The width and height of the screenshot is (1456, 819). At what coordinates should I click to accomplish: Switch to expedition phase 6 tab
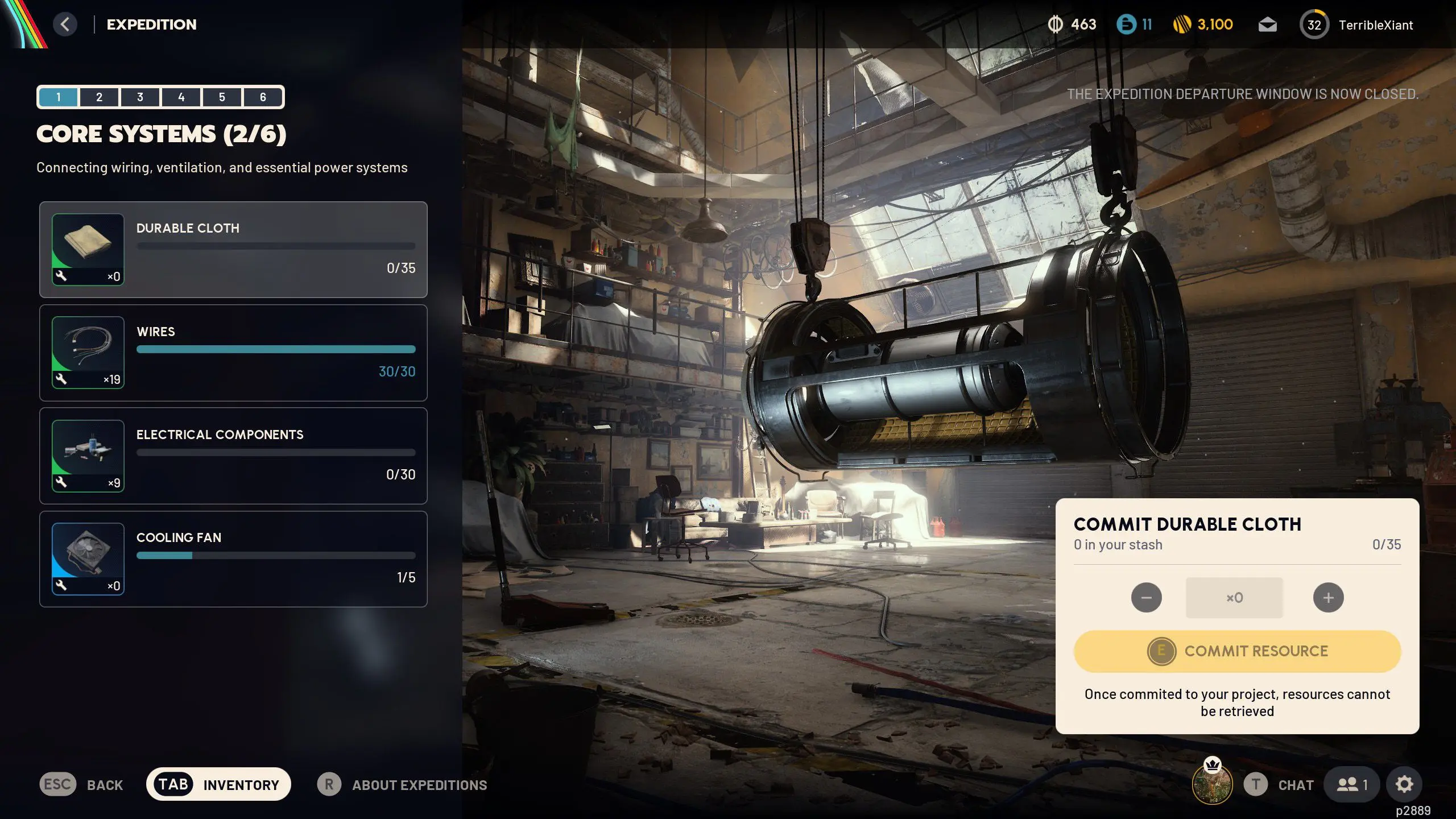point(263,97)
